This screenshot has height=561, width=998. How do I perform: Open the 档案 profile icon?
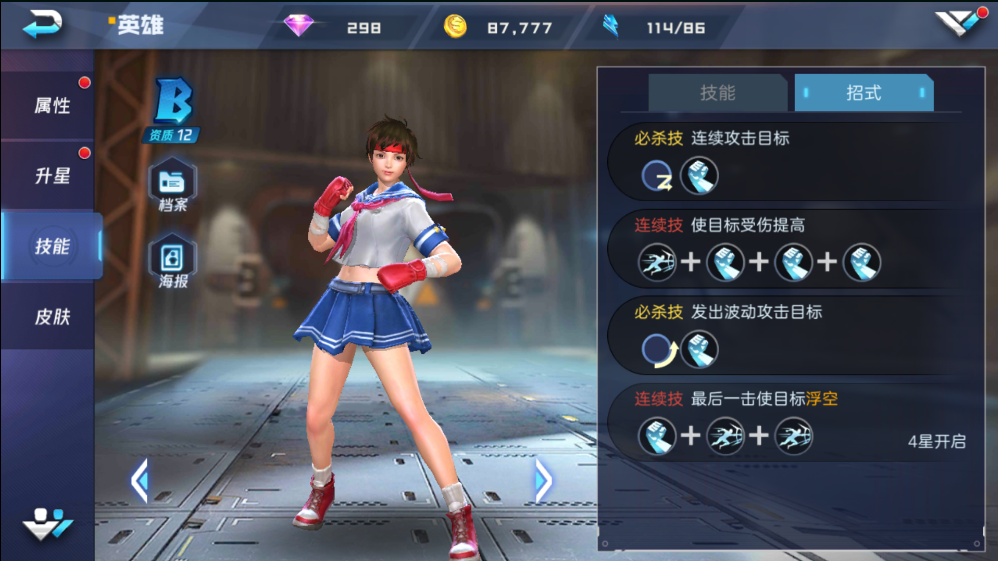(173, 187)
